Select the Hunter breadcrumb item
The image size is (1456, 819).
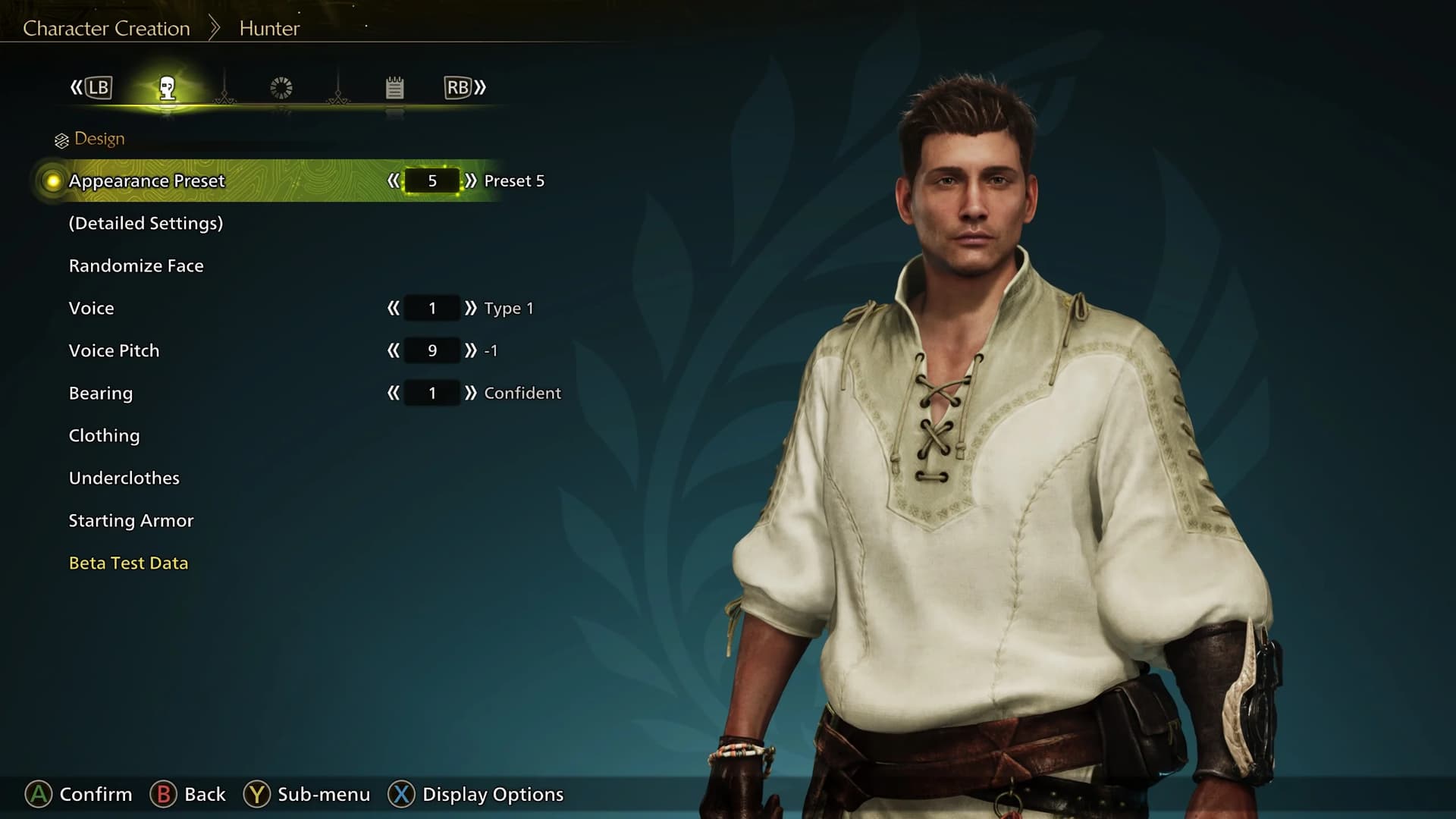click(x=268, y=28)
